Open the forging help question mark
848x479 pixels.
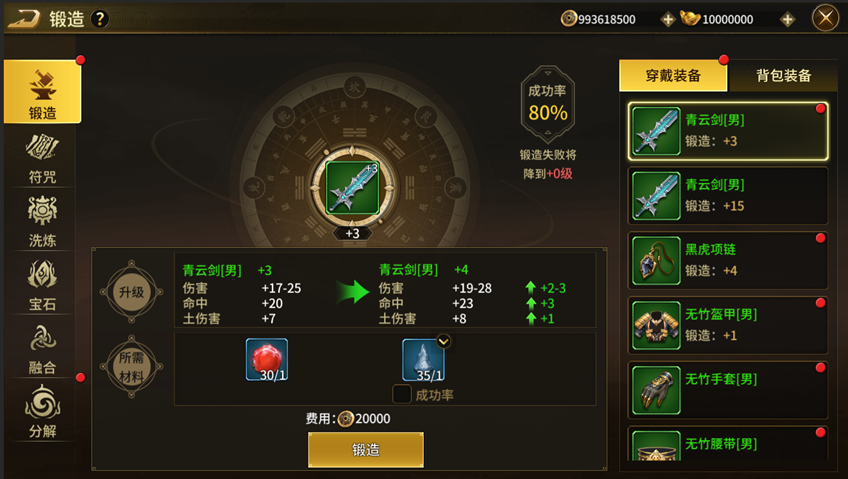99,19
